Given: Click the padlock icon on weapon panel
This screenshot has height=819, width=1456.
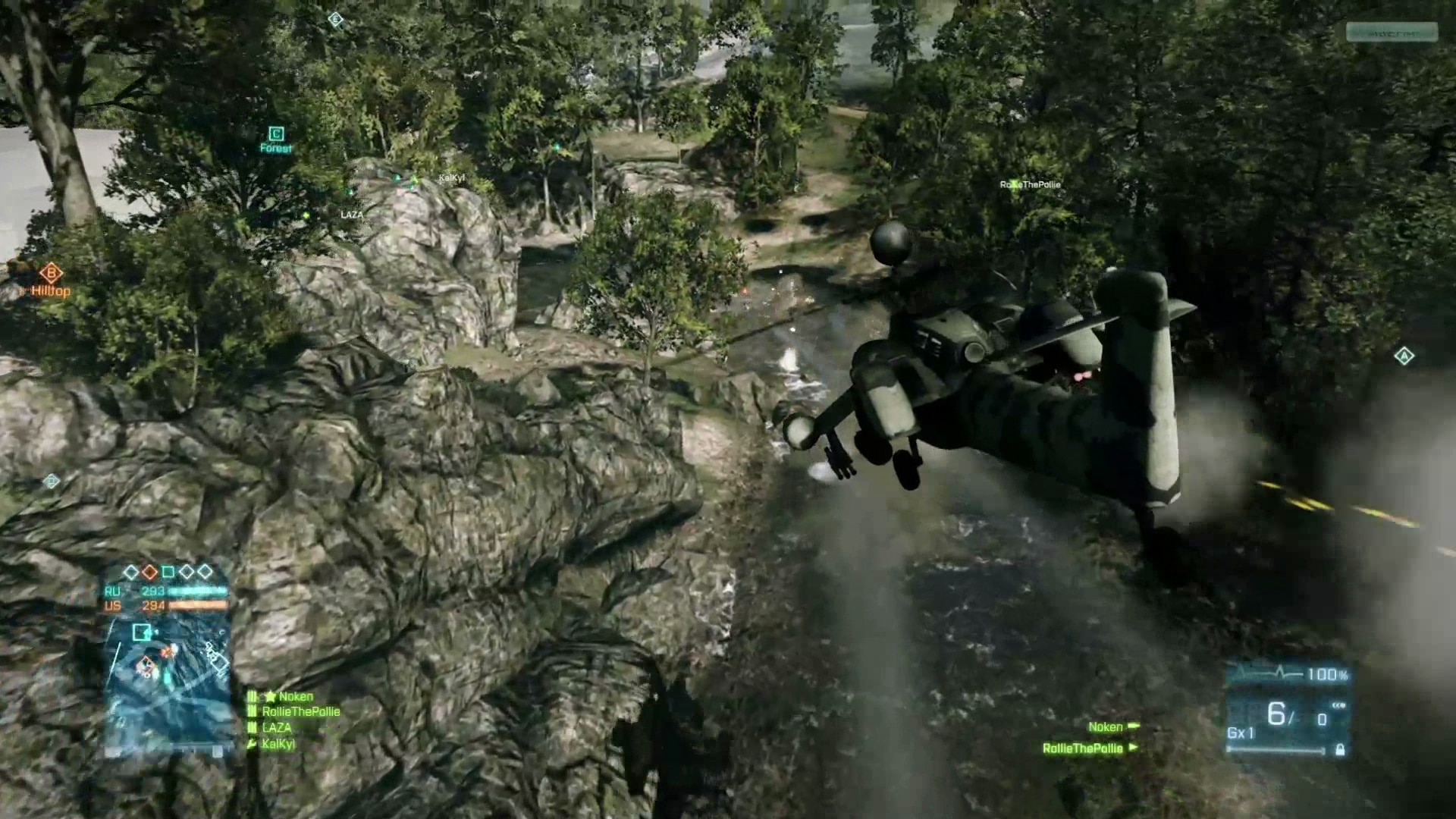Looking at the screenshot, I should point(1340,750).
